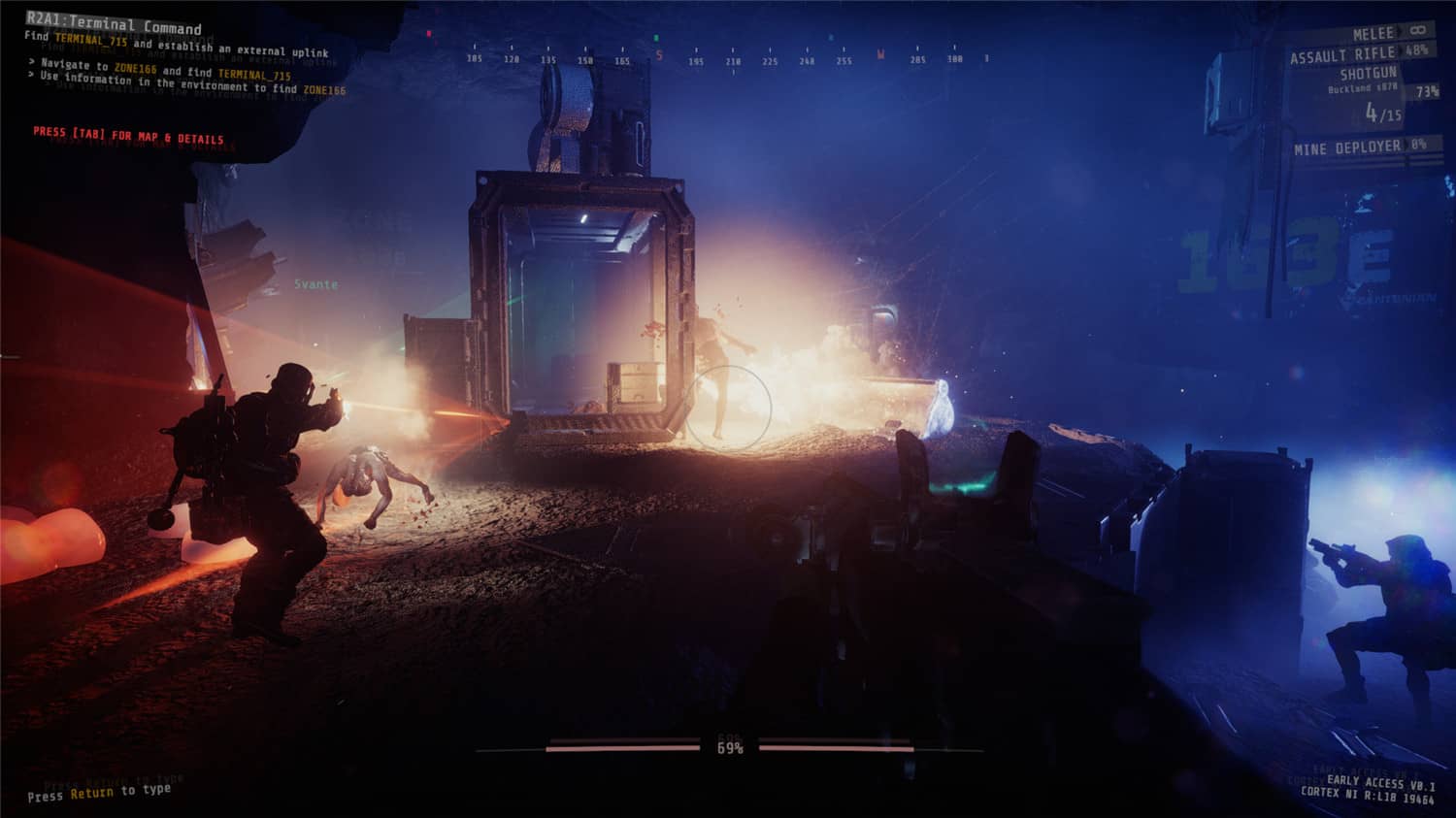
Task: Equip the SHOTGUN Buckland s870
Action: [x=1369, y=81]
